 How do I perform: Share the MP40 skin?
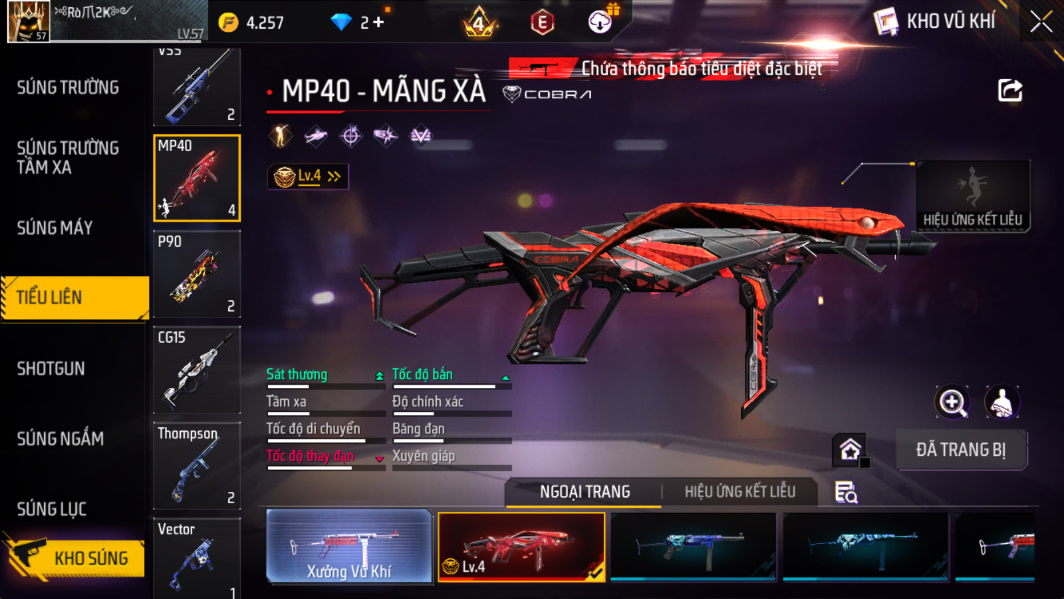point(1010,91)
